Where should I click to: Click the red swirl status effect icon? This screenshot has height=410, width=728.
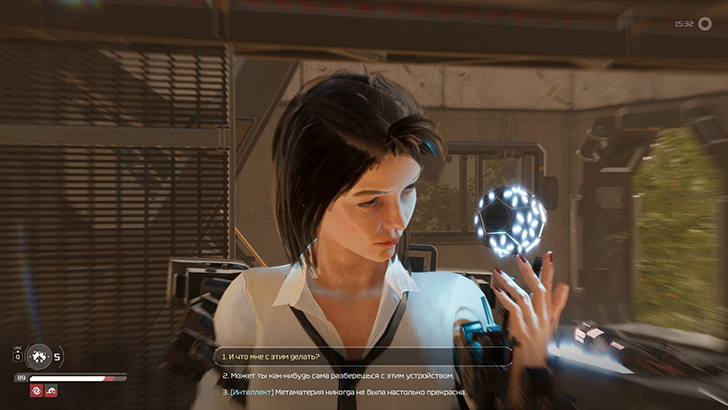click(x=35, y=391)
